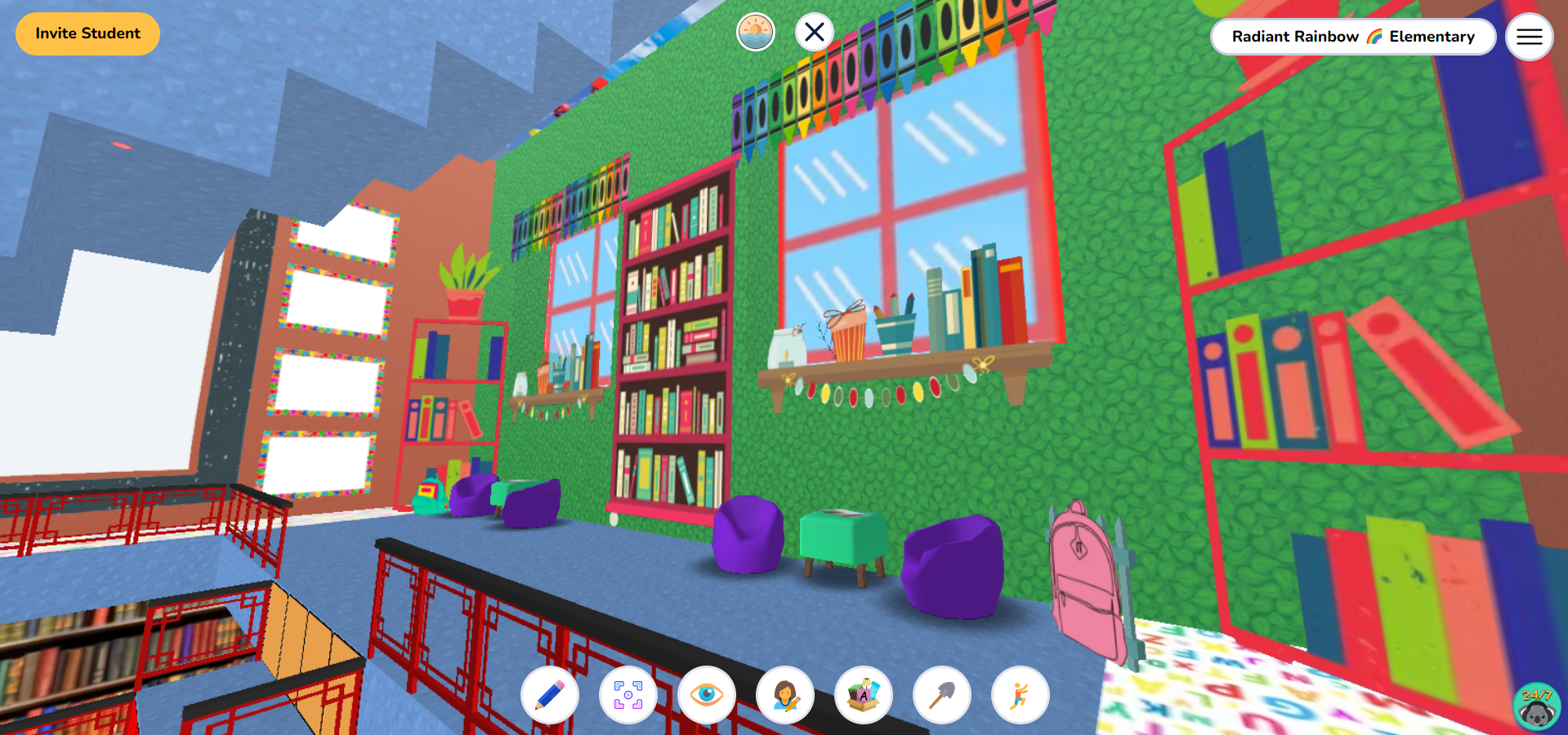
Task: Select the pencil drawing tool
Action: tap(549, 695)
